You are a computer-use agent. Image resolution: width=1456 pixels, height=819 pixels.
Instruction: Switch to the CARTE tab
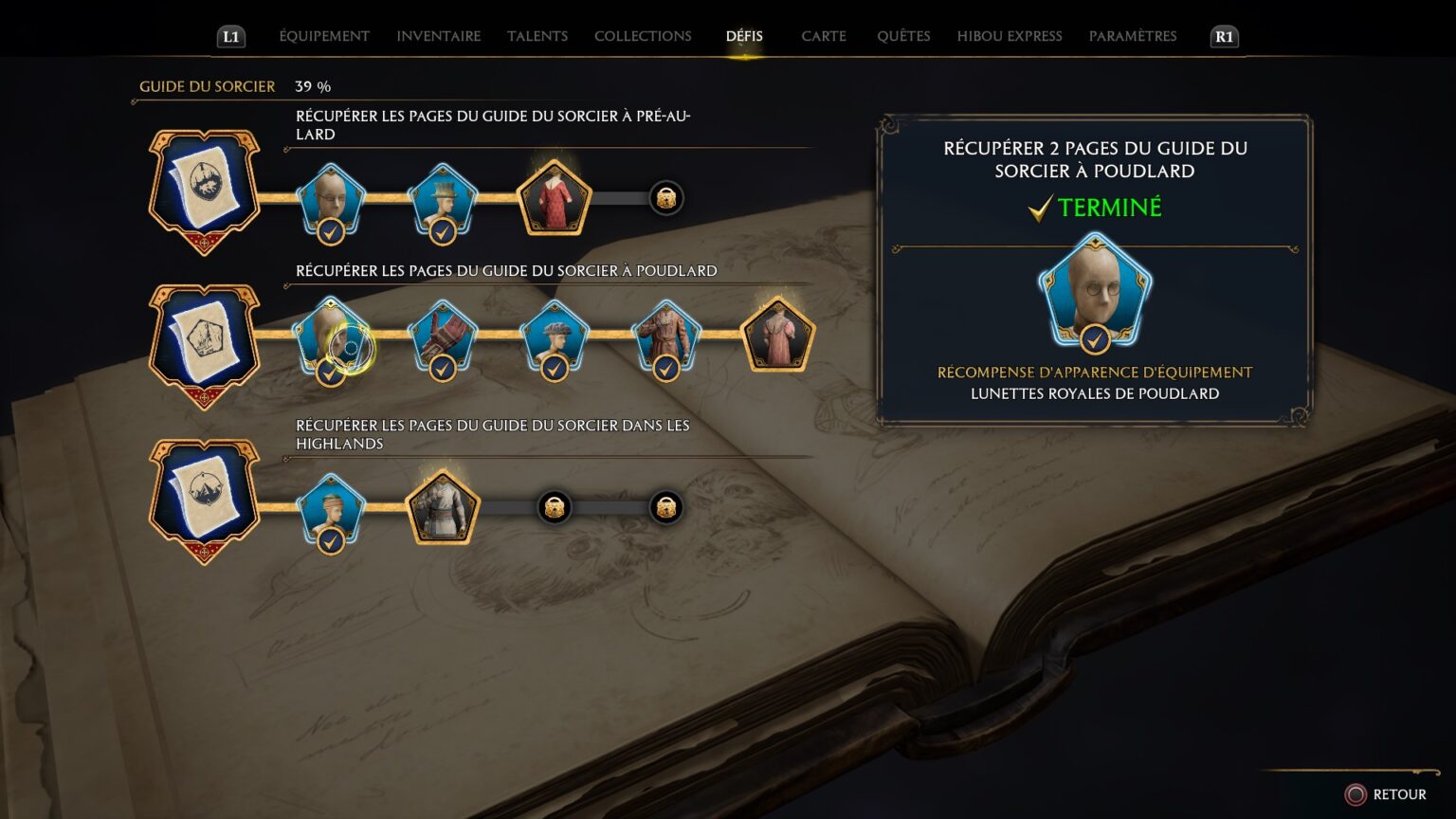(x=823, y=36)
